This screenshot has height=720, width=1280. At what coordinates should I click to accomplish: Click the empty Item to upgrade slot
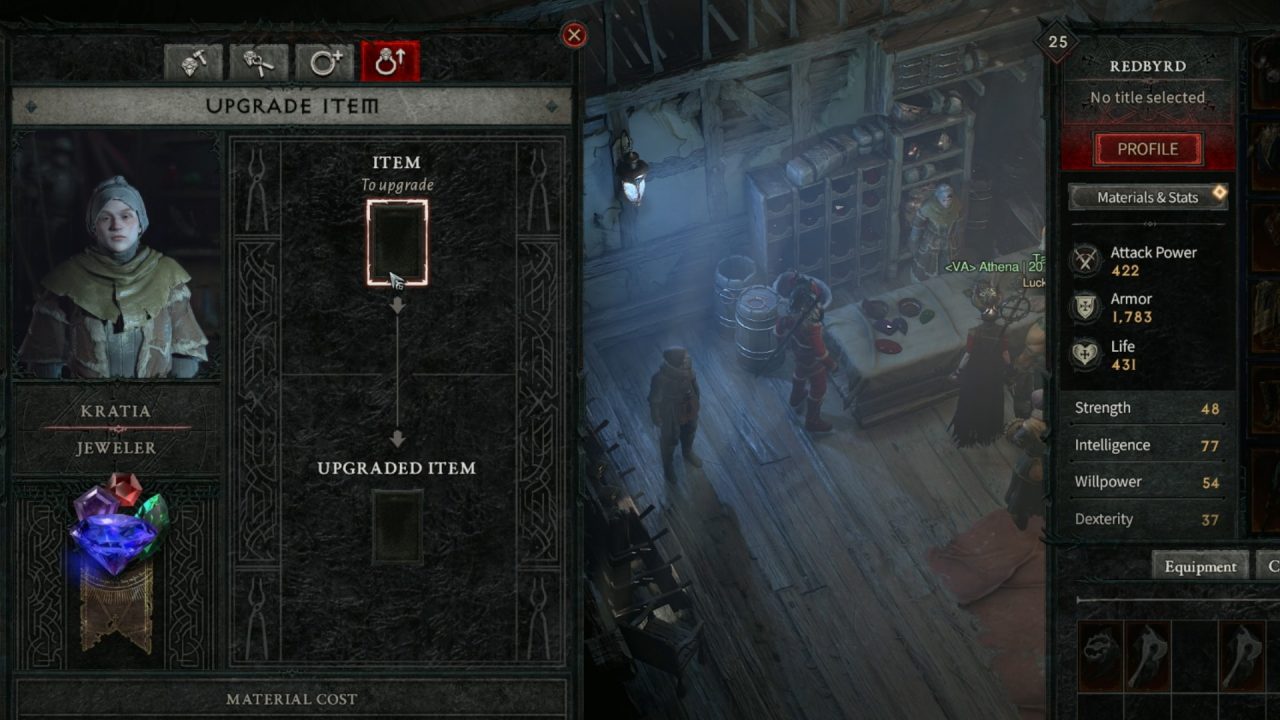(397, 240)
